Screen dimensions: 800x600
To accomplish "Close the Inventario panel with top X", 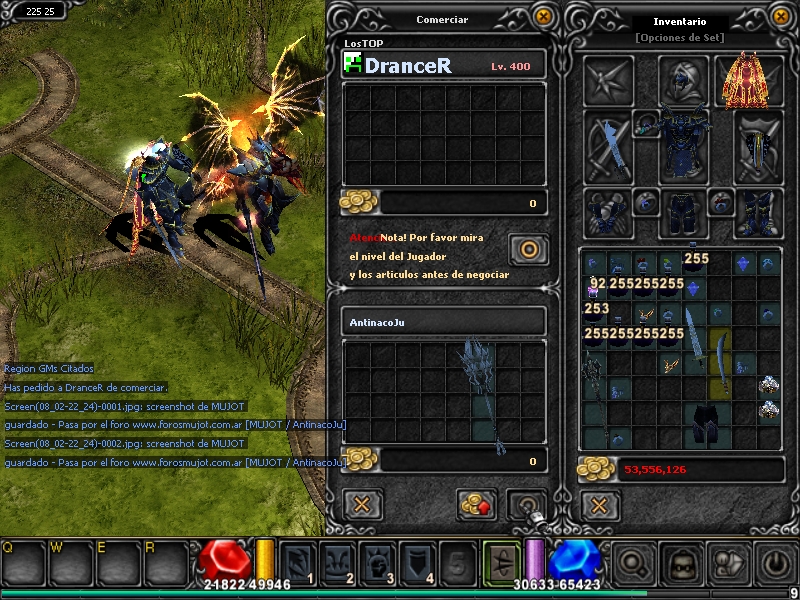I will (x=781, y=17).
